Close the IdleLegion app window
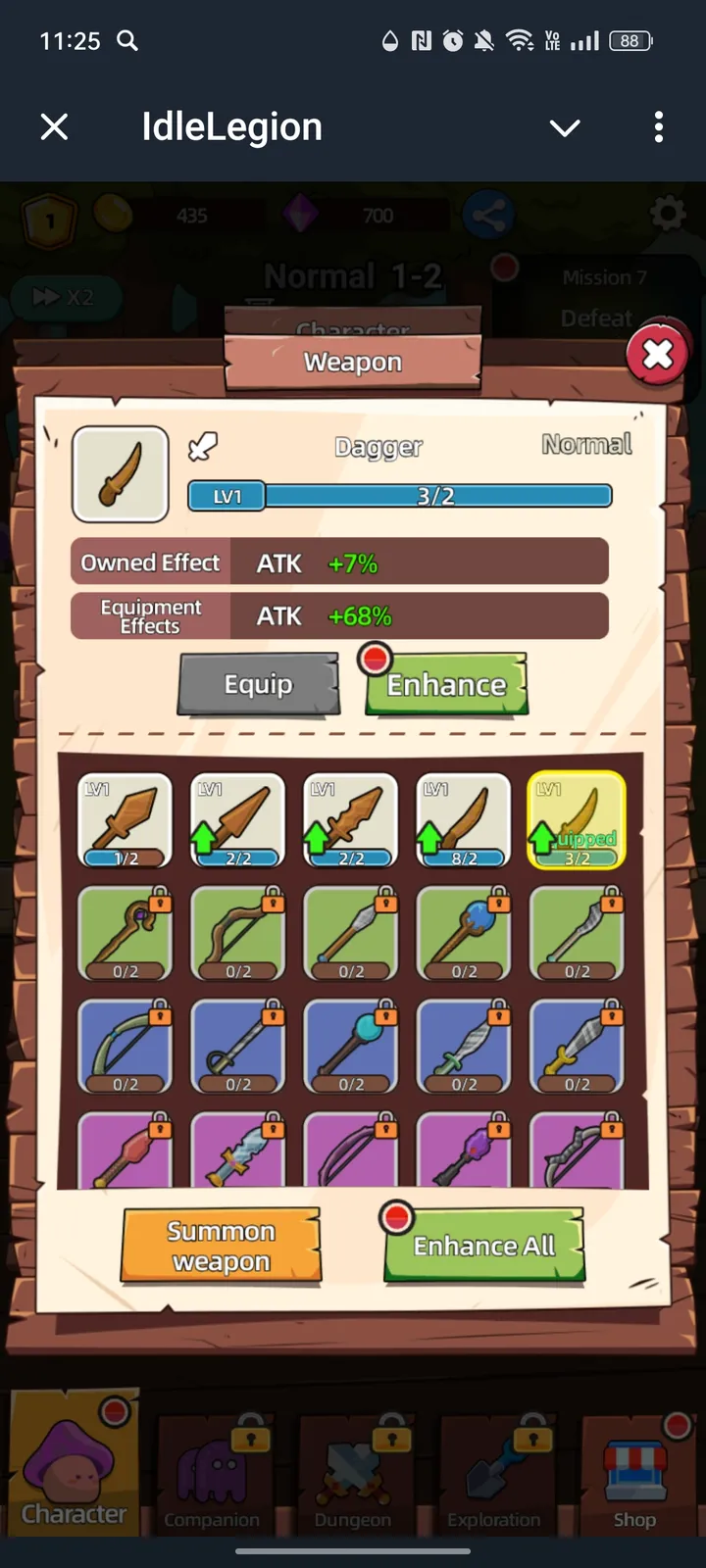Viewport: 706px width, 1568px height. click(x=55, y=126)
